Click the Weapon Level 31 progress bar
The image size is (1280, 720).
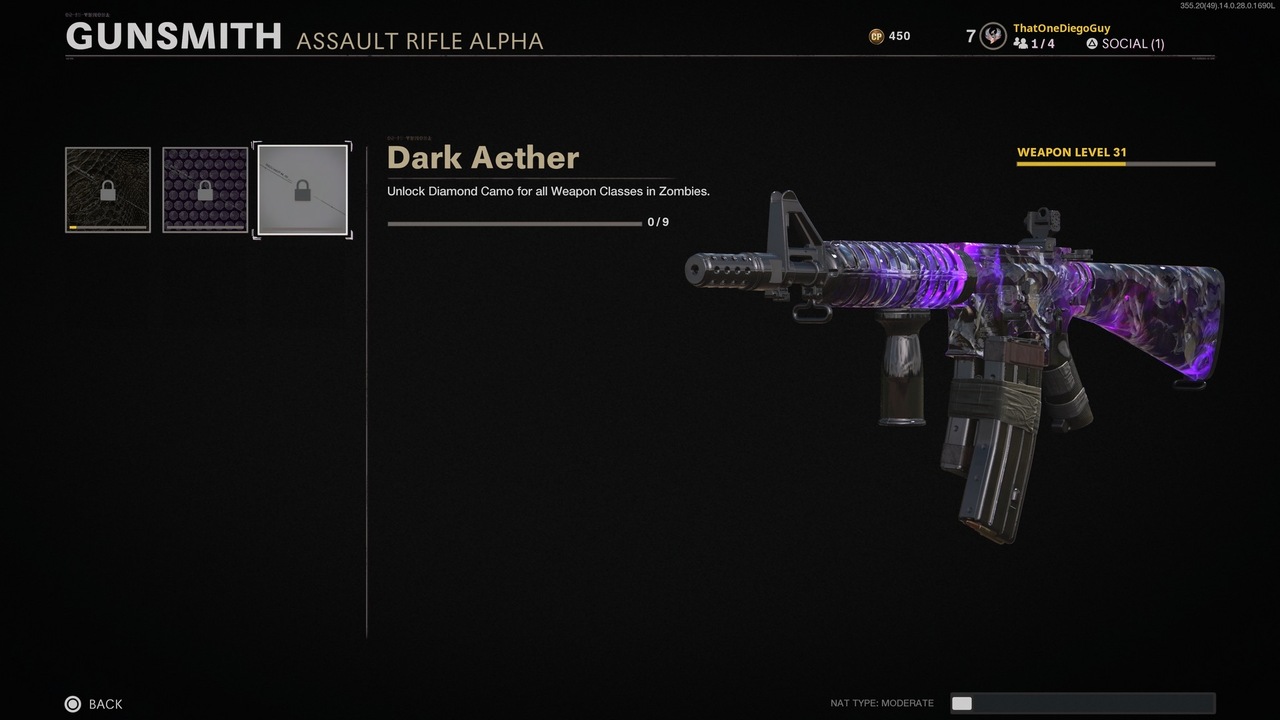pos(1115,165)
